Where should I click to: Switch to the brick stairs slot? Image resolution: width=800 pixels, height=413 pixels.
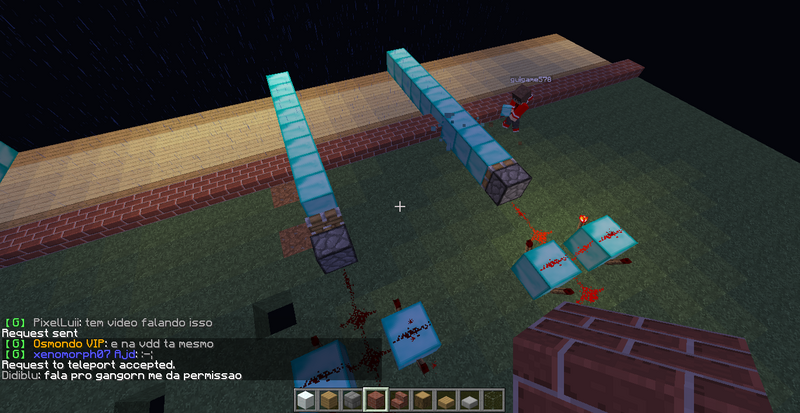tap(399, 400)
